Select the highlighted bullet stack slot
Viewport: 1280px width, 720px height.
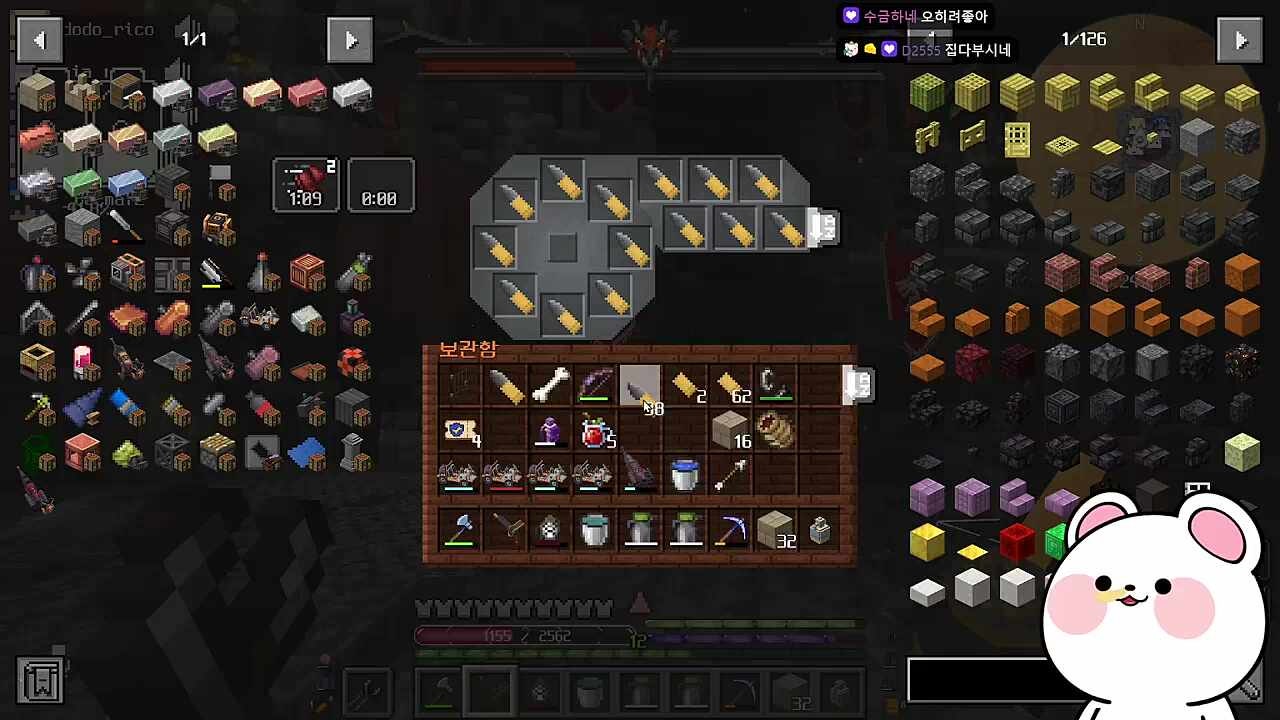pyautogui.click(x=640, y=386)
